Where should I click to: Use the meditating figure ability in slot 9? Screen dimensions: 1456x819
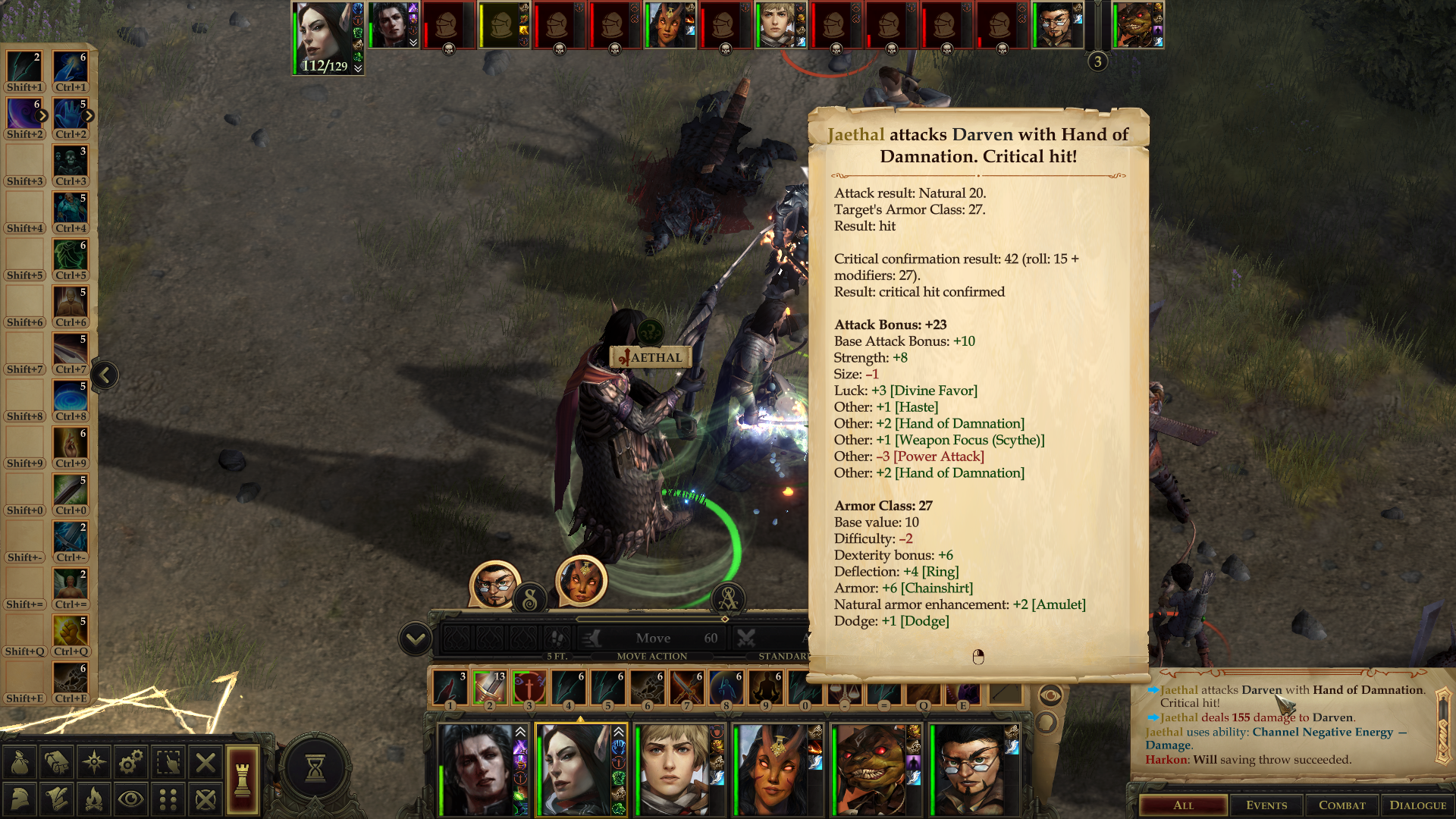pyautogui.click(x=765, y=688)
